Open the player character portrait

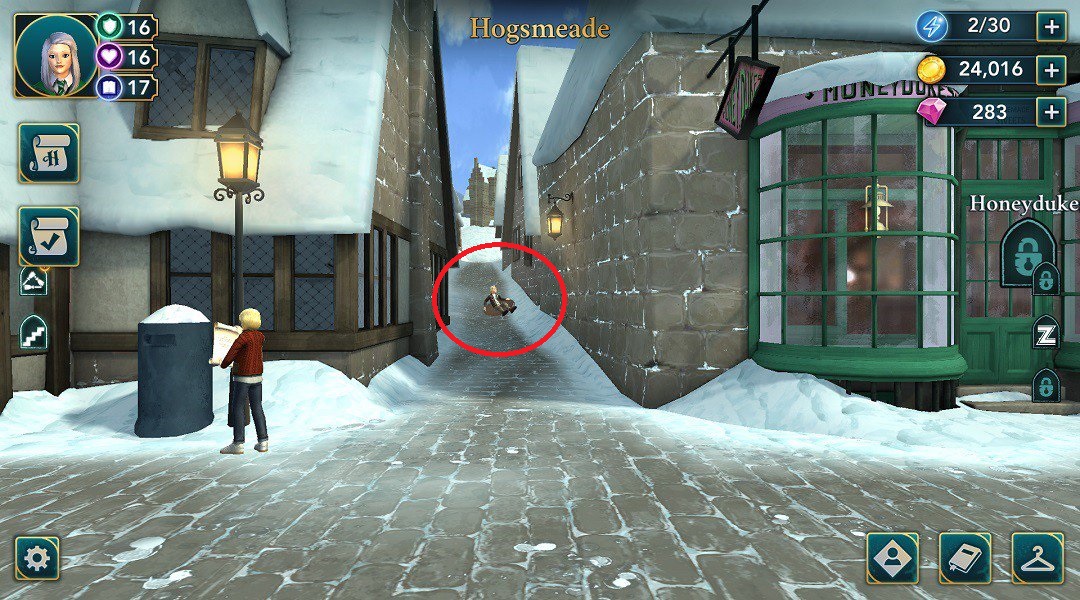tap(56, 56)
